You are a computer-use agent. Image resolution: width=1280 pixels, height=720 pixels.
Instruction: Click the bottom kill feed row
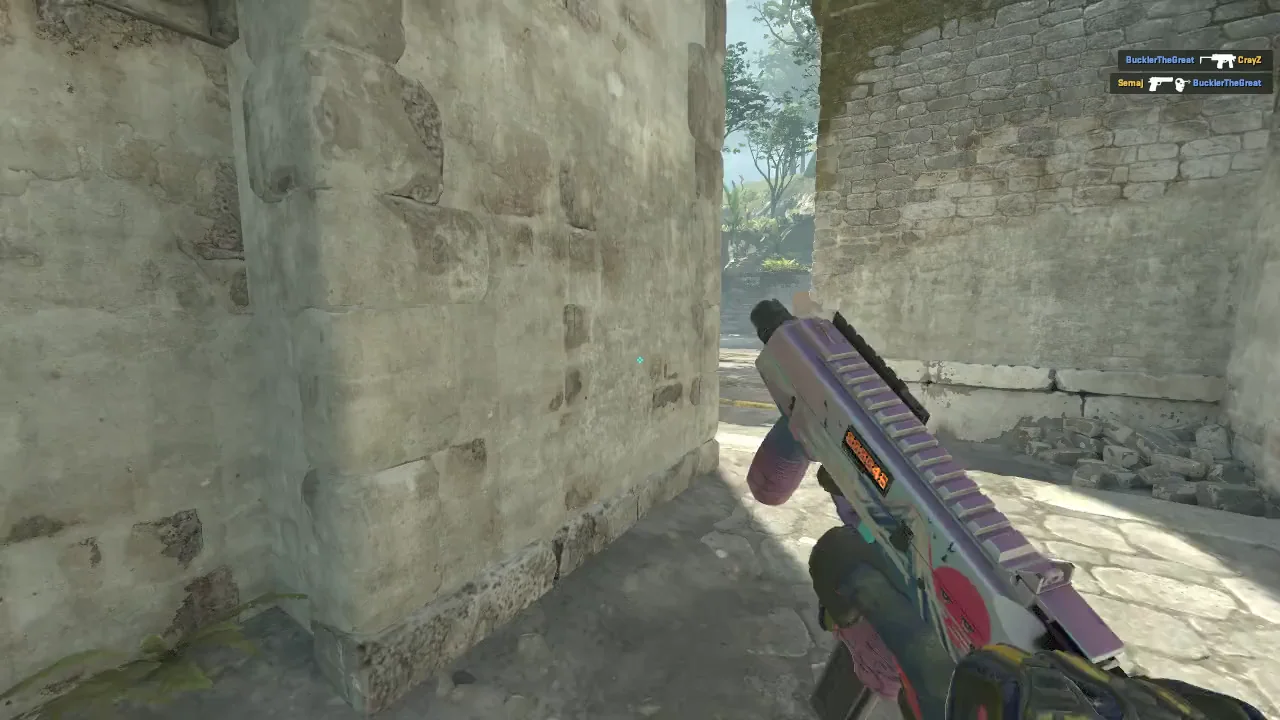1190,84
